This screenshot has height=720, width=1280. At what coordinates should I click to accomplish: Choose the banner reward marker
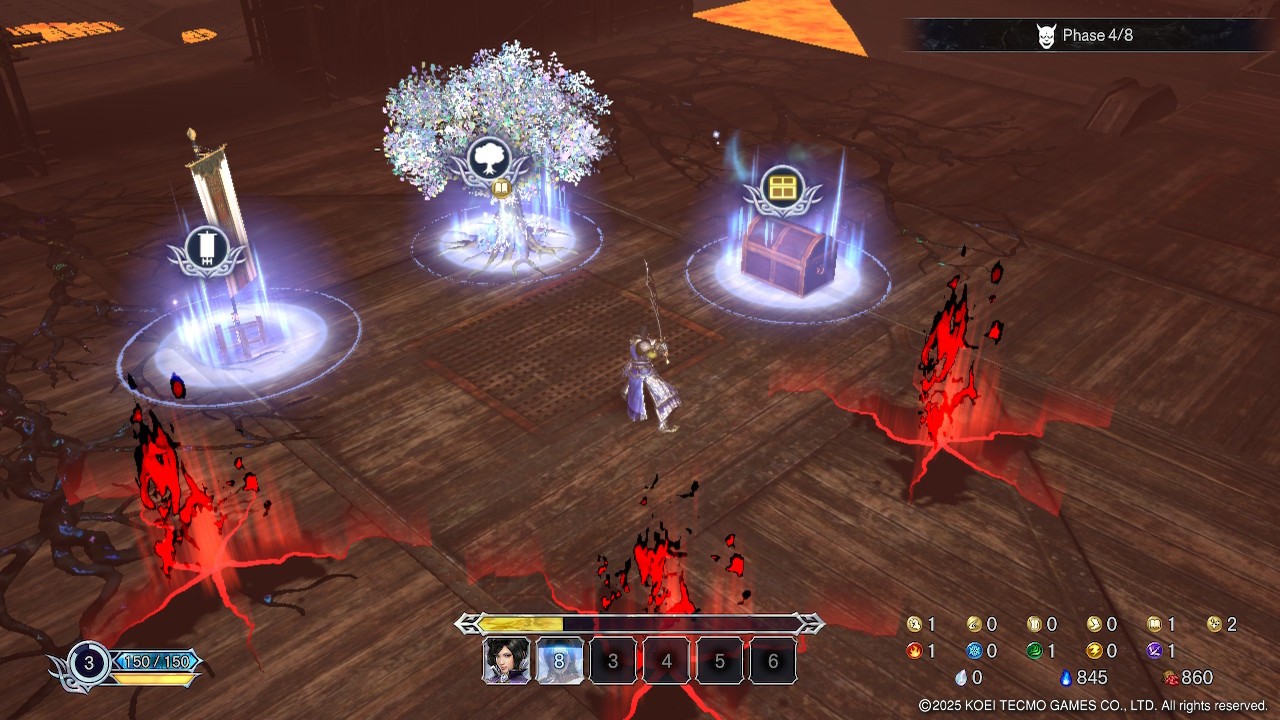pos(208,250)
